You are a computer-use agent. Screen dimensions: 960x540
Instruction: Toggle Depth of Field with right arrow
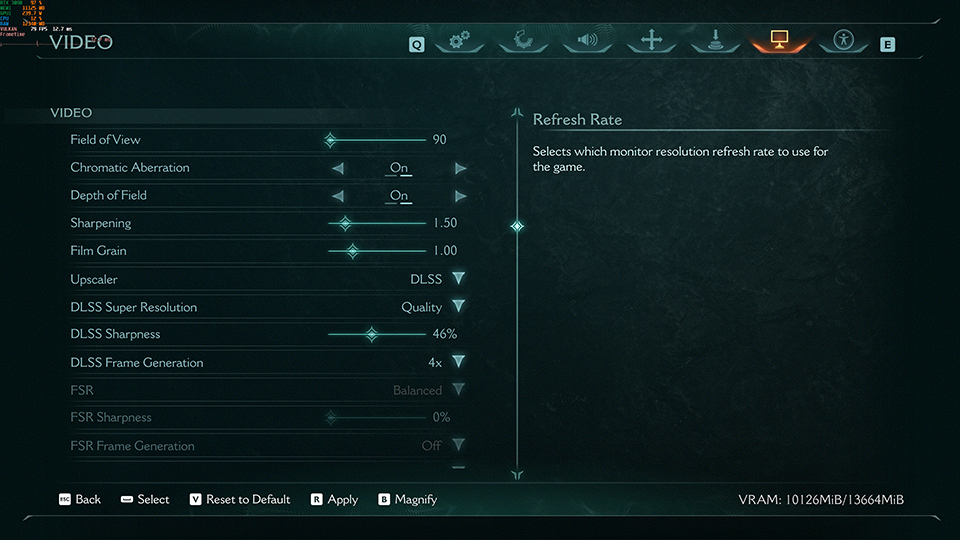click(x=460, y=196)
